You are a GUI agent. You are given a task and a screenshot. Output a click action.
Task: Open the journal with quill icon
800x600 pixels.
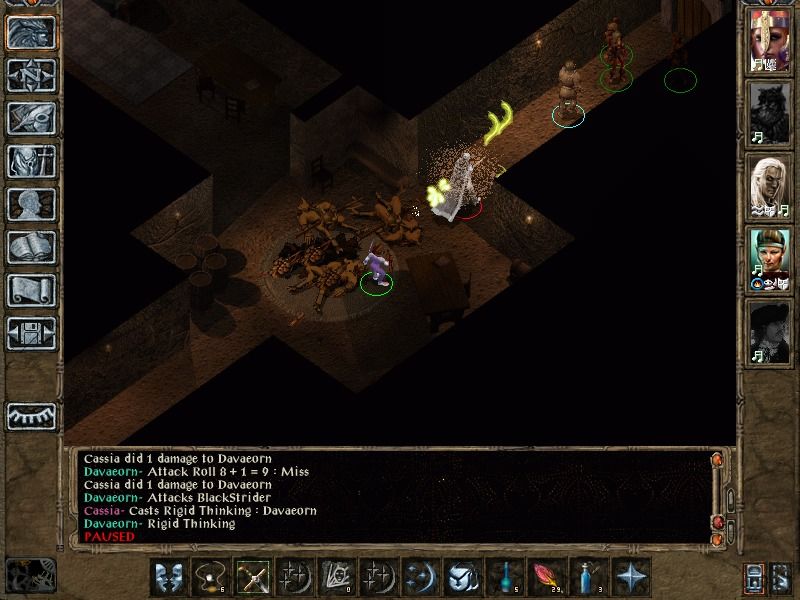pyautogui.click(x=30, y=118)
